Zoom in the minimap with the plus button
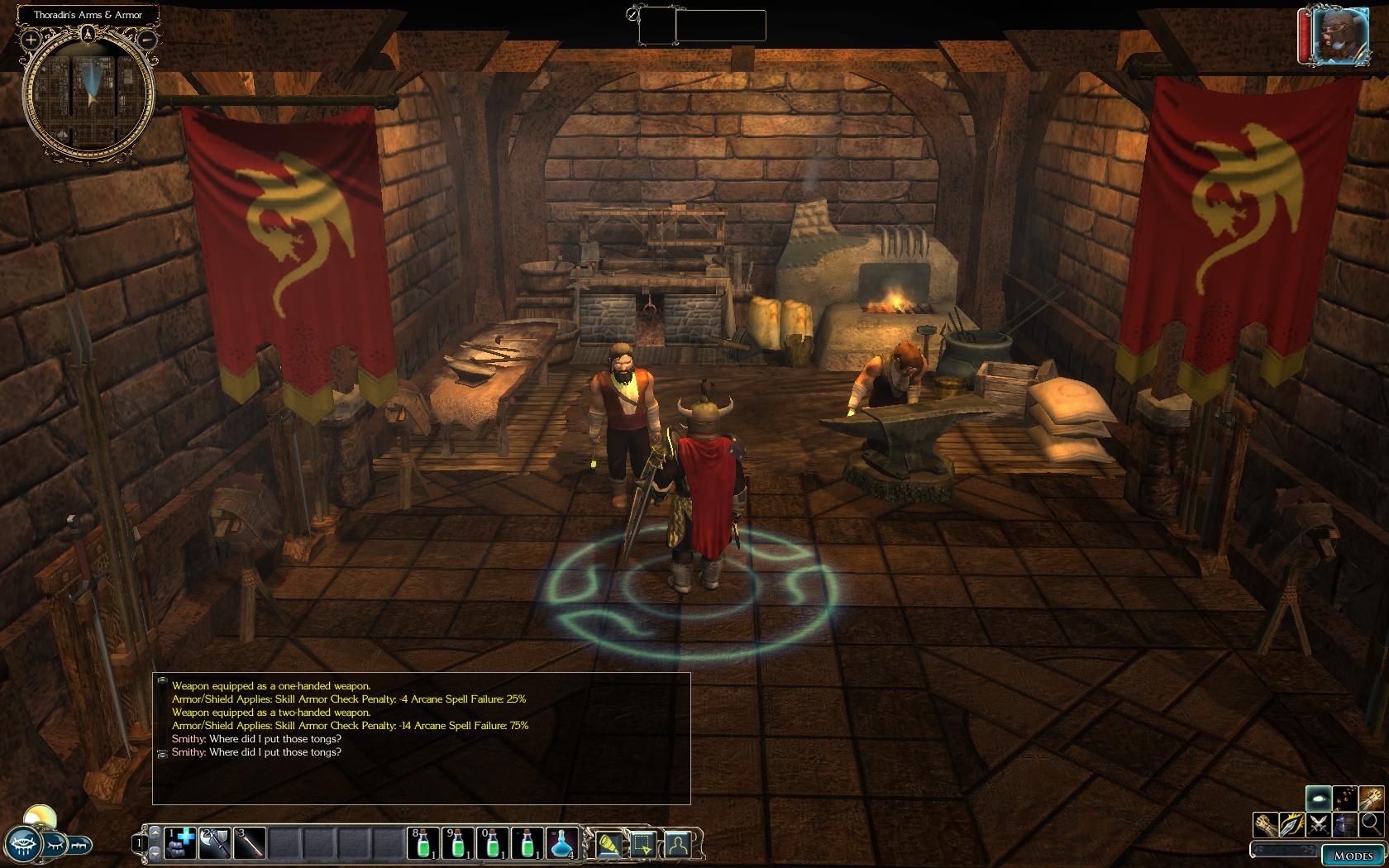Viewport: 1389px width, 868px height. [31, 39]
